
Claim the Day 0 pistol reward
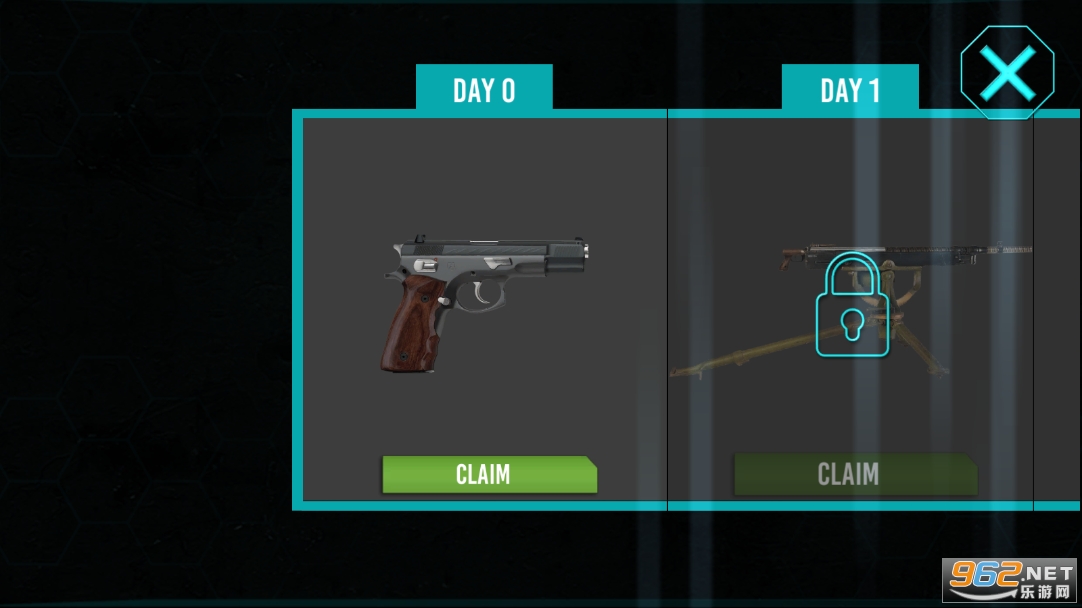point(489,474)
